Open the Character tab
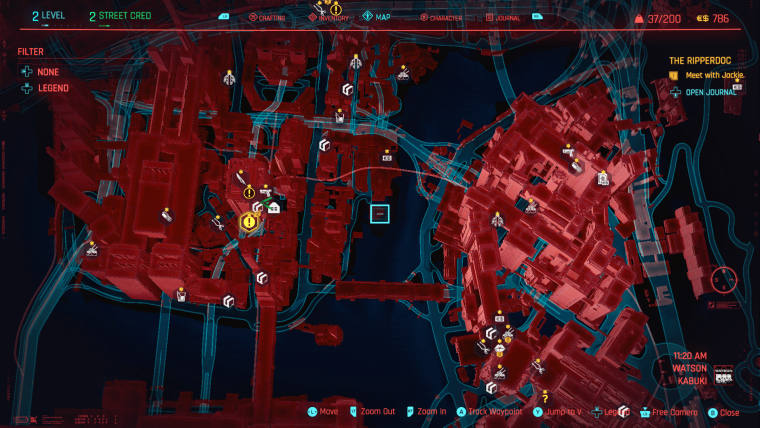The image size is (760, 428). 443,17
